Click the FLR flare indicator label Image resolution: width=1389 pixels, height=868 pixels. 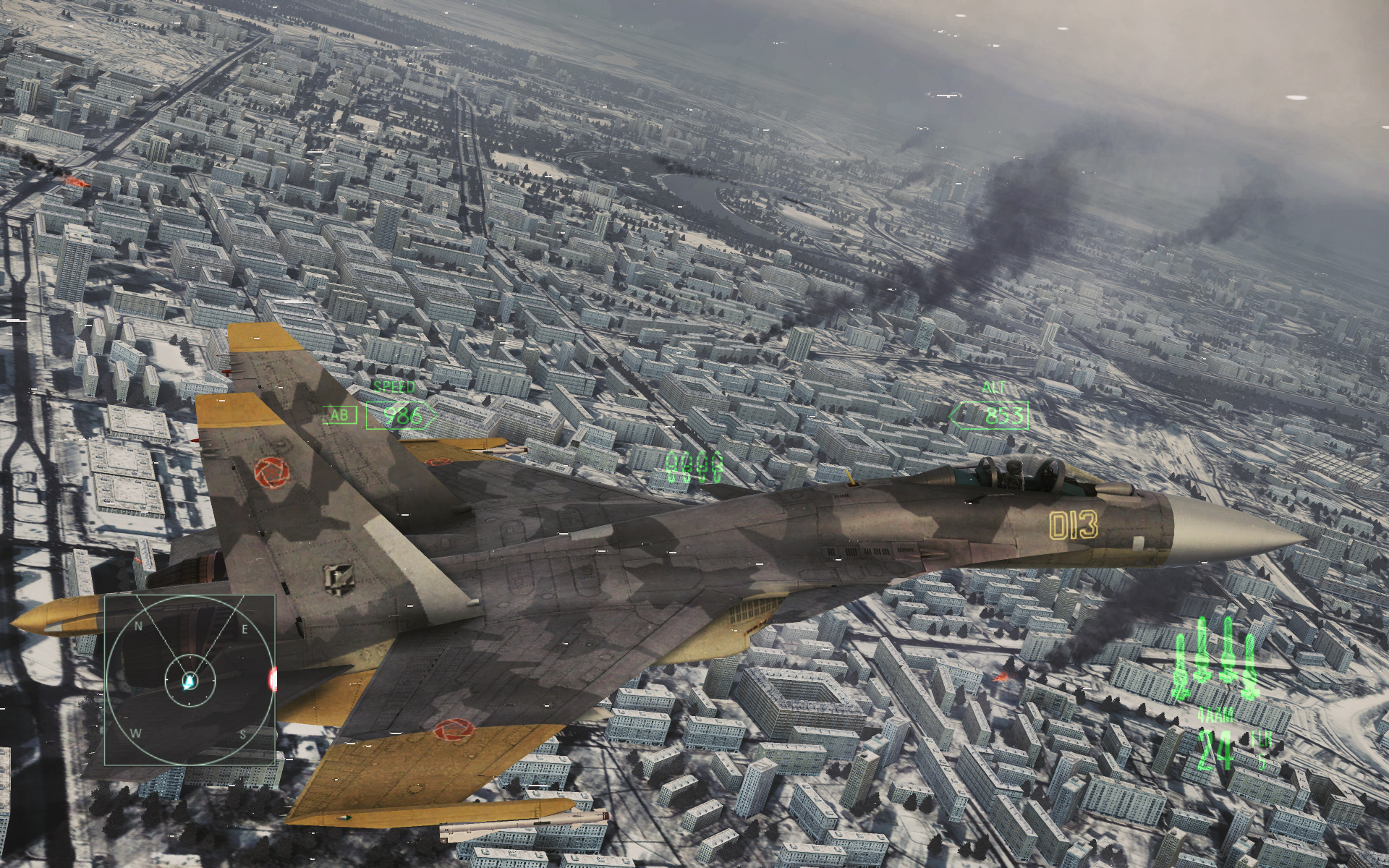tap(1262, 739)
